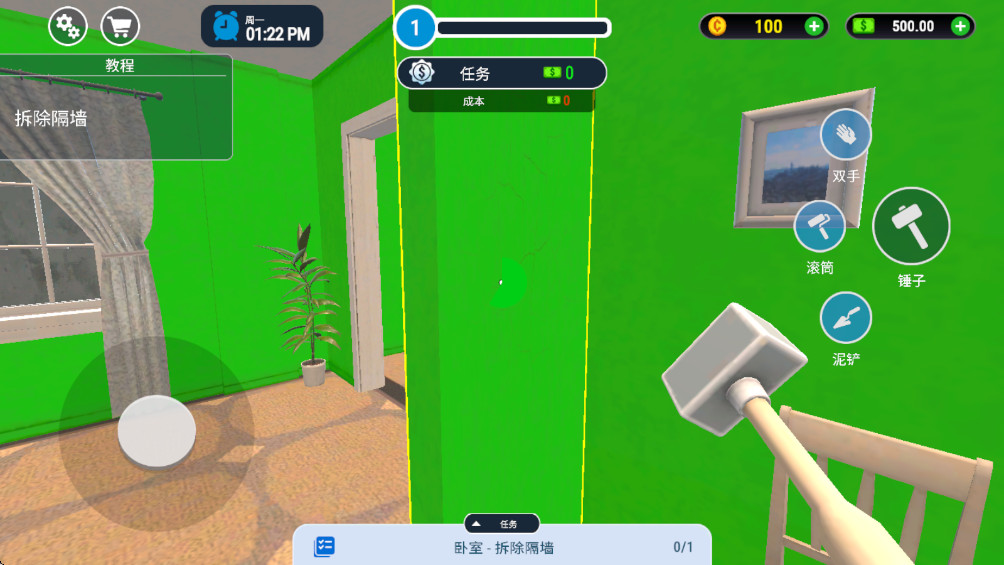
Task: Open the task reward (任务) panel
Action: tap(502, 73)
